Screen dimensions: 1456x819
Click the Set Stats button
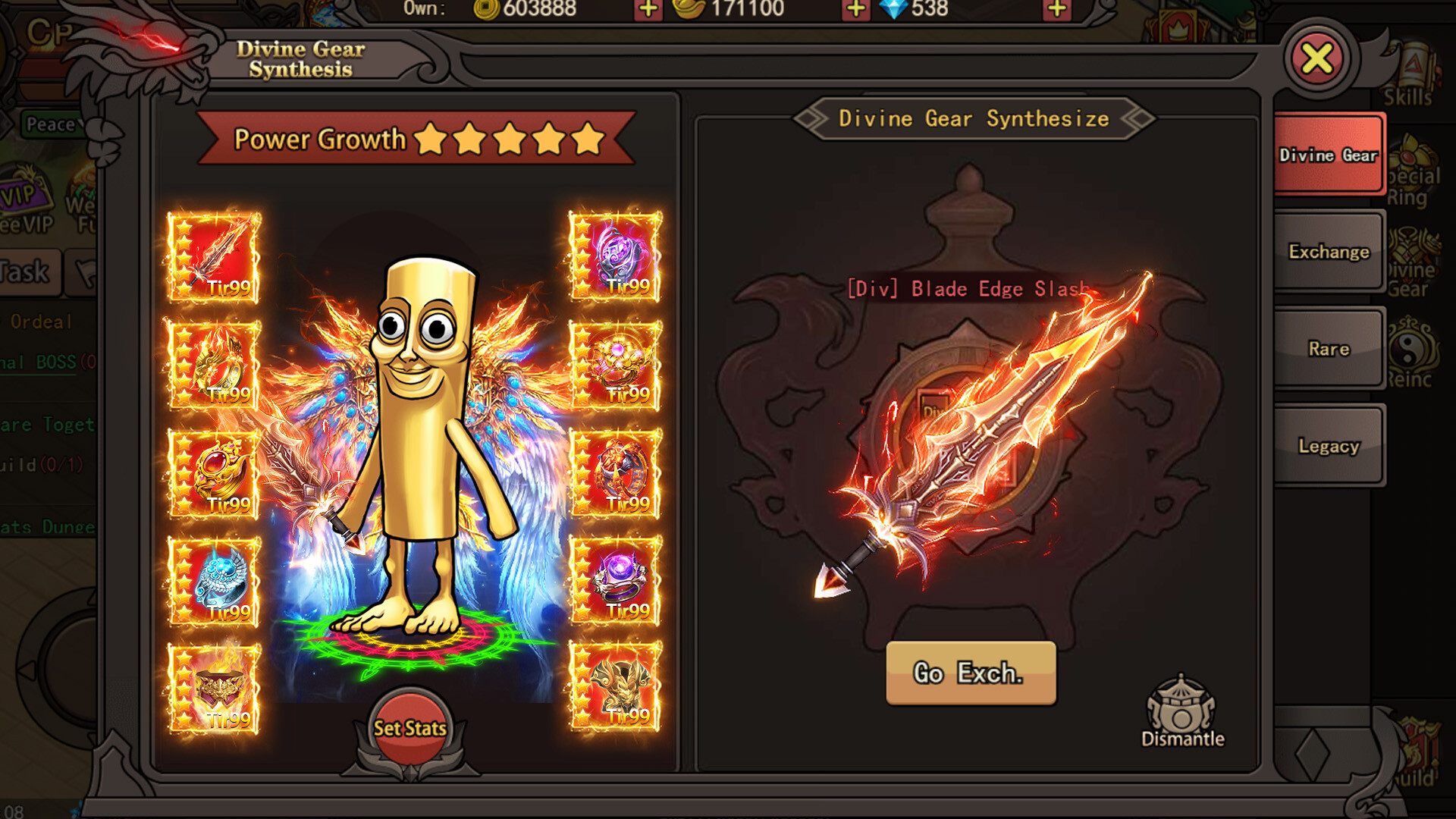pos(409,726)
